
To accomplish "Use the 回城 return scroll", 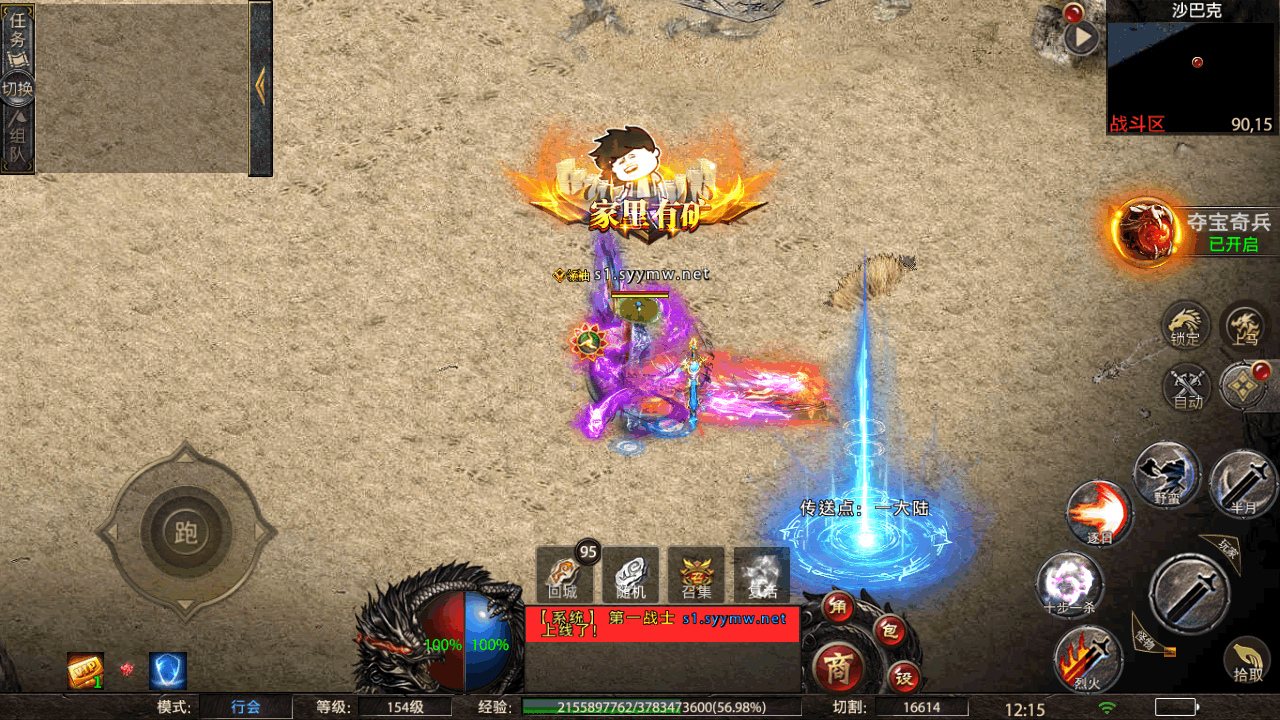I will click(x=563, y=575).
